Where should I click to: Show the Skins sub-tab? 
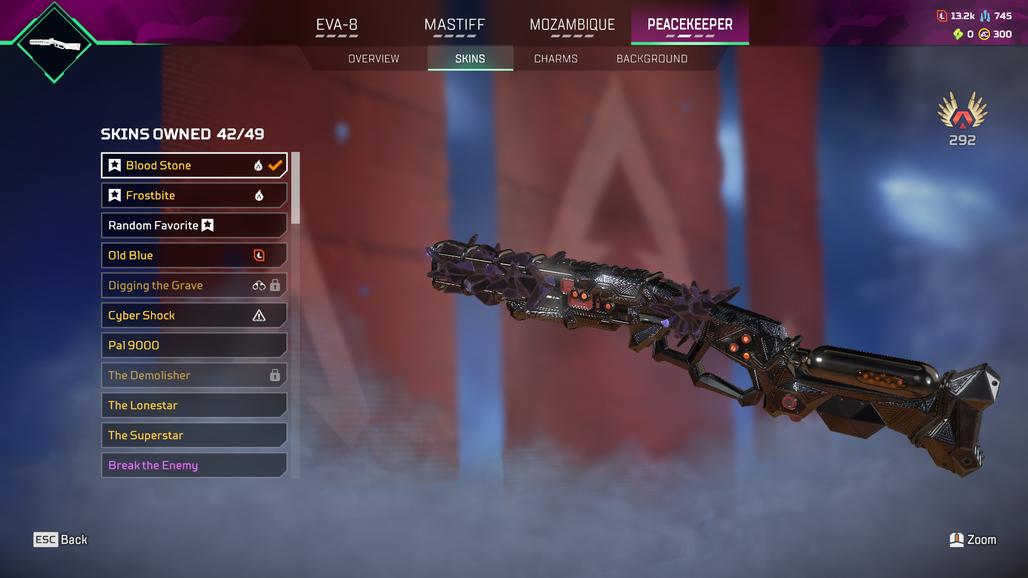pos(470,59)
